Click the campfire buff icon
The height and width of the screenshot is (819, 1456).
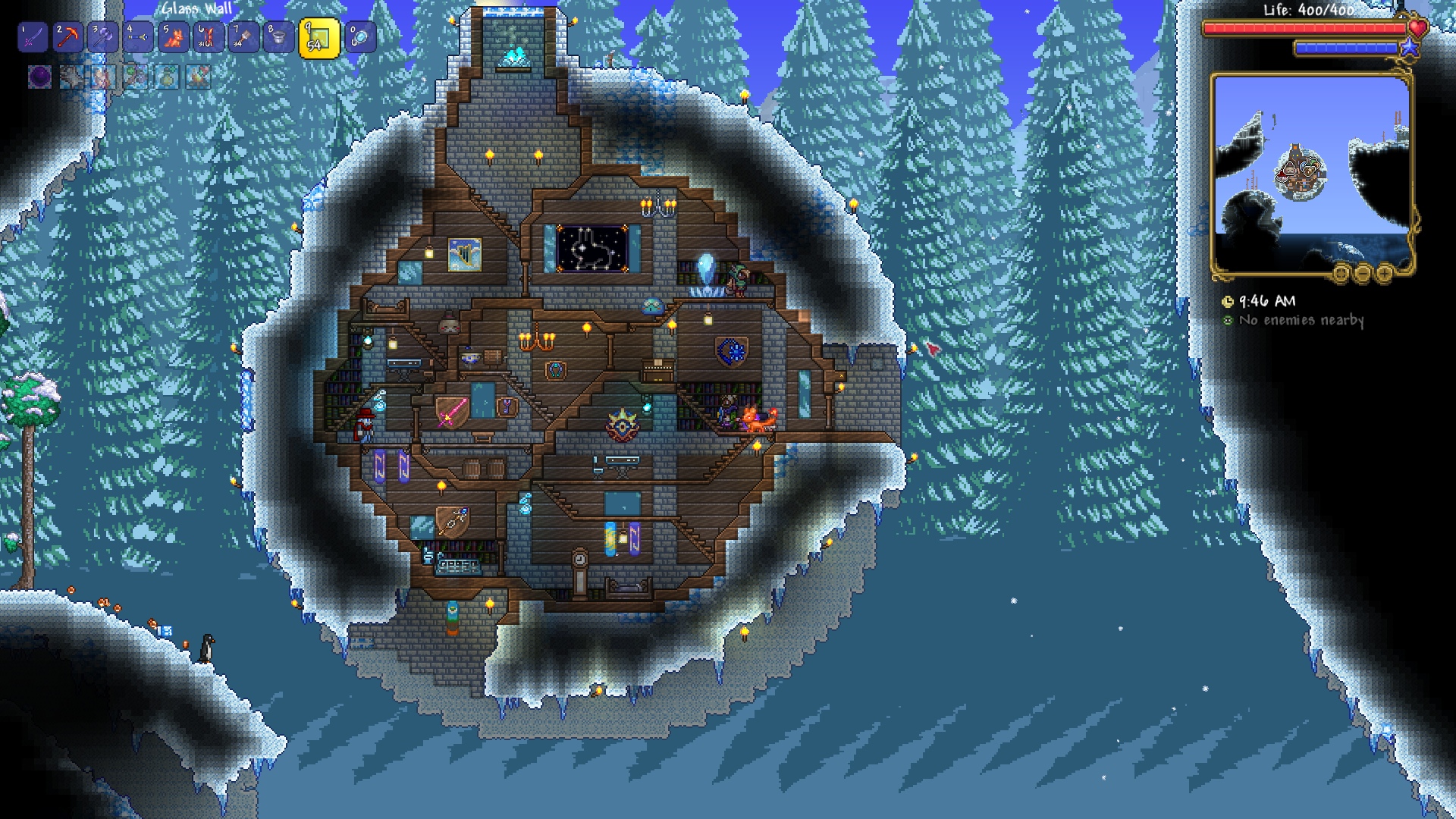tap(199, 77)
